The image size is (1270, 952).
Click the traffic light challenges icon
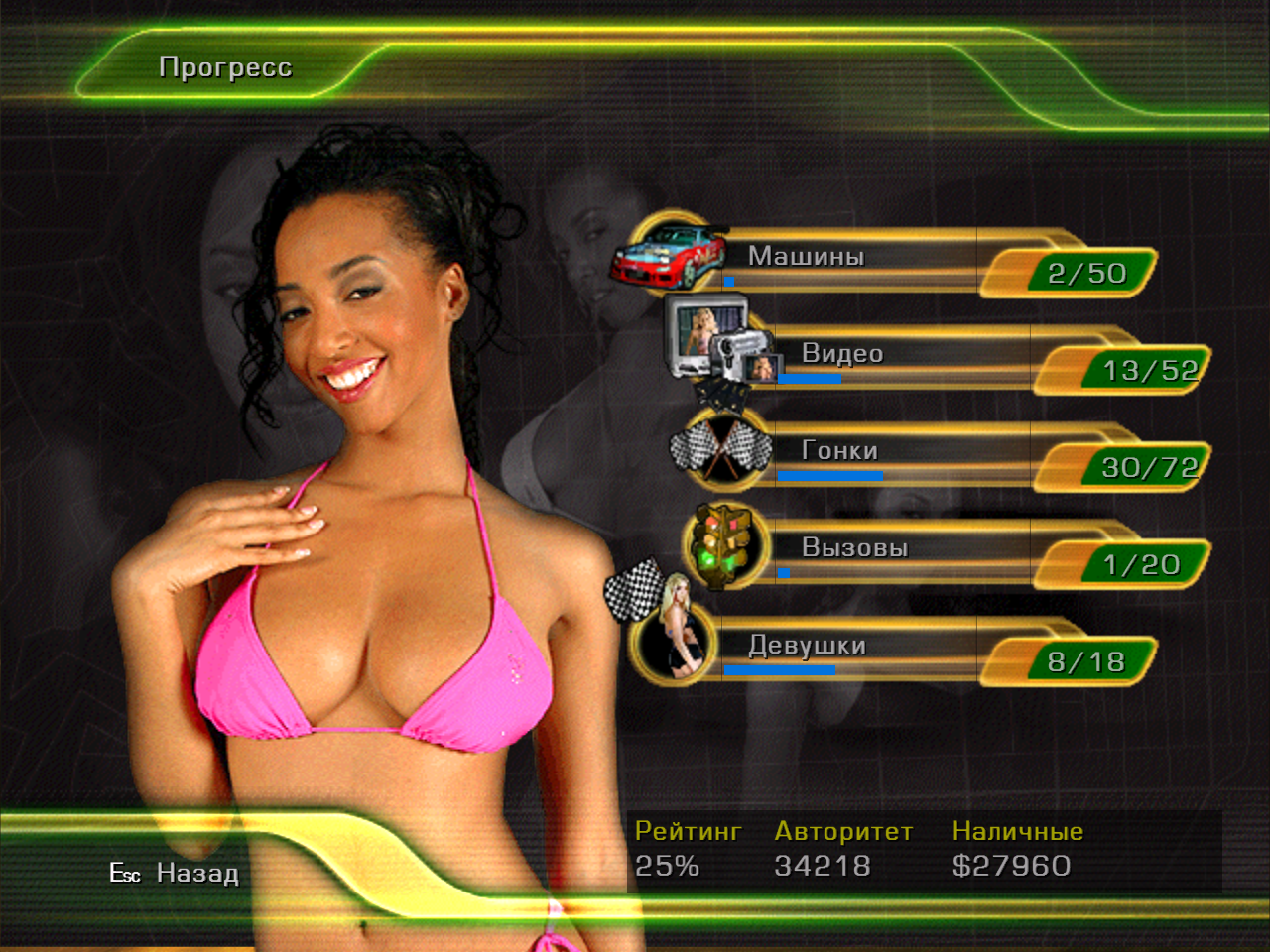pyautogui.click(x=725, y=544)
